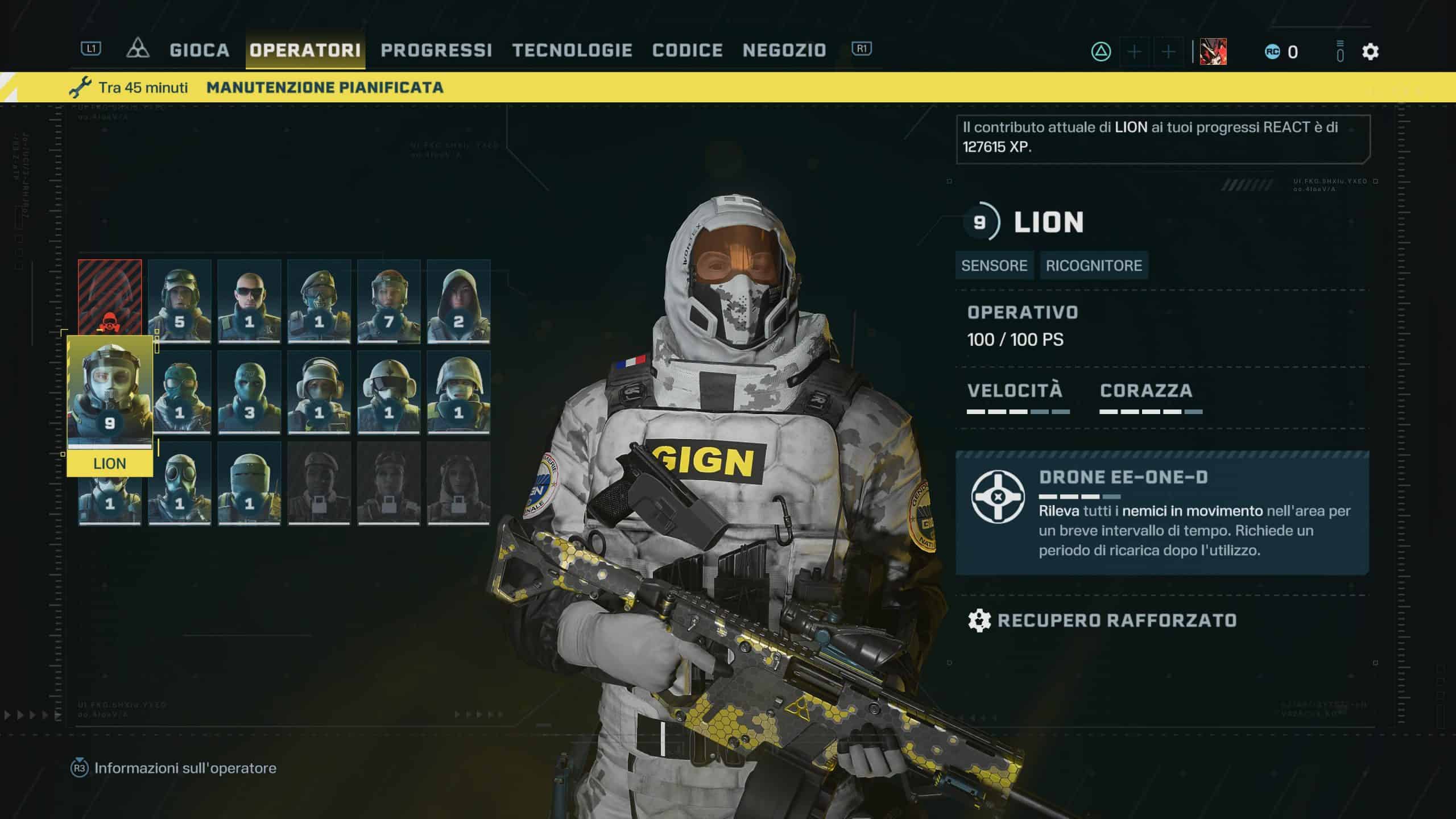Click the MANUTENZIONE PIANIFICATA banner

(x=325, y=88)
